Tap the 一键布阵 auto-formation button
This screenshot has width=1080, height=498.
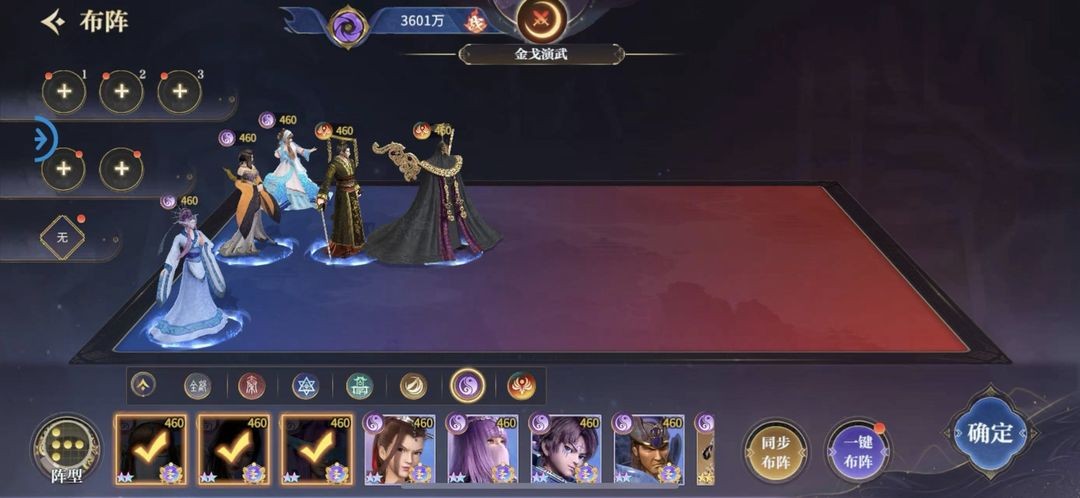coord(858,451)
